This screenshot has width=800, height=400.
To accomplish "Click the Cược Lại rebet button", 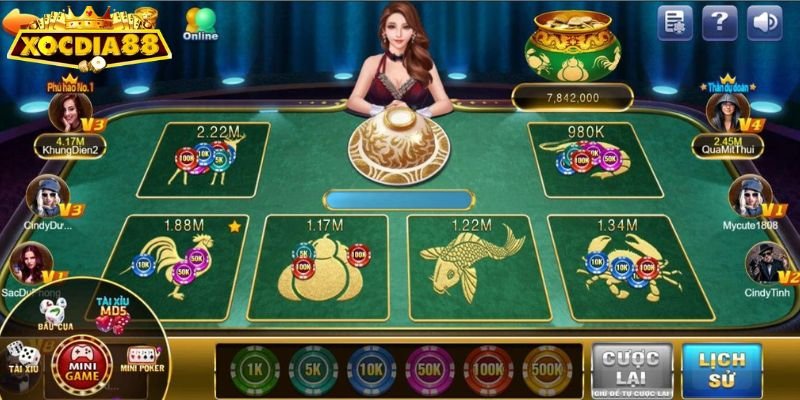I will (630, 370).
